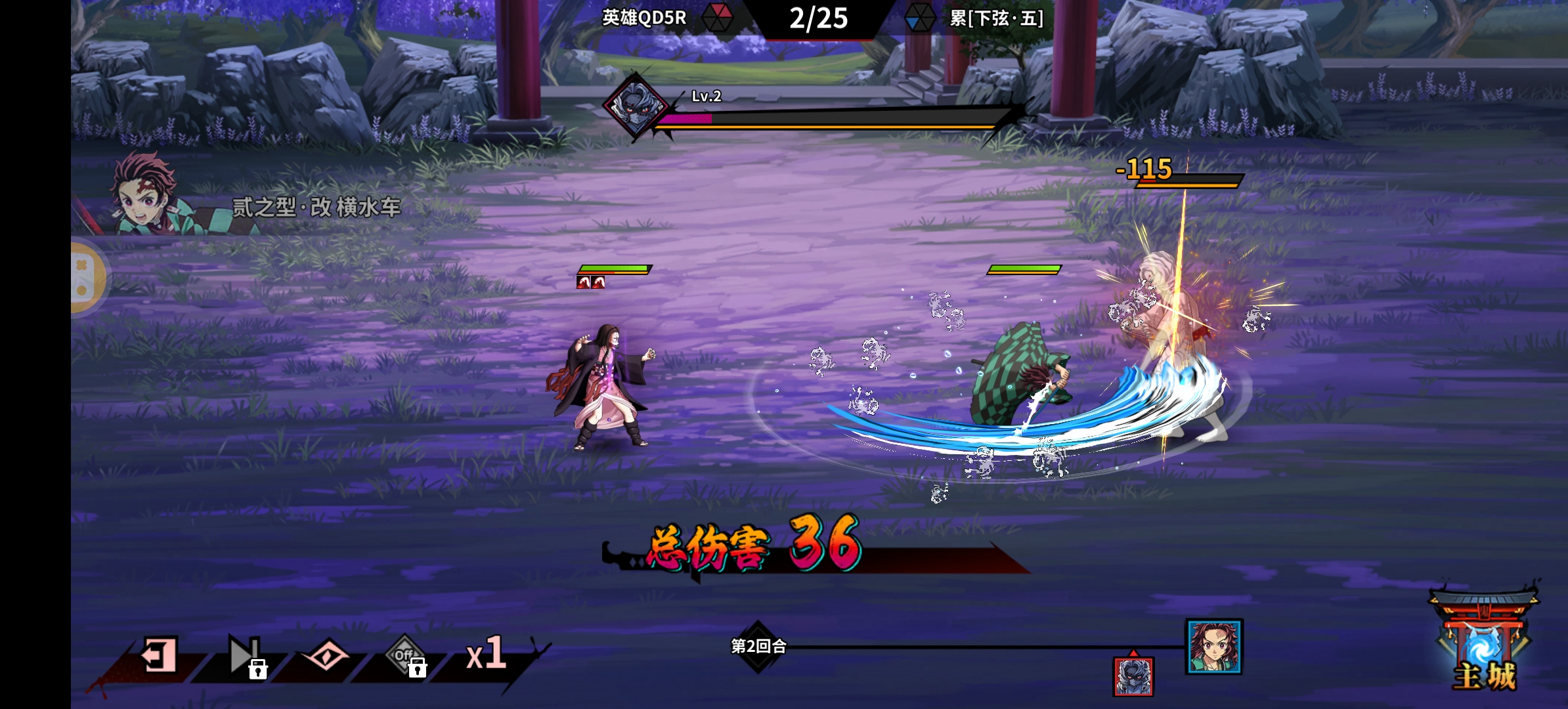Screen dimensions: 1568x709
Task: Click the blue element wheel beside 累[下弦·五]
Action: click(919, 18)
